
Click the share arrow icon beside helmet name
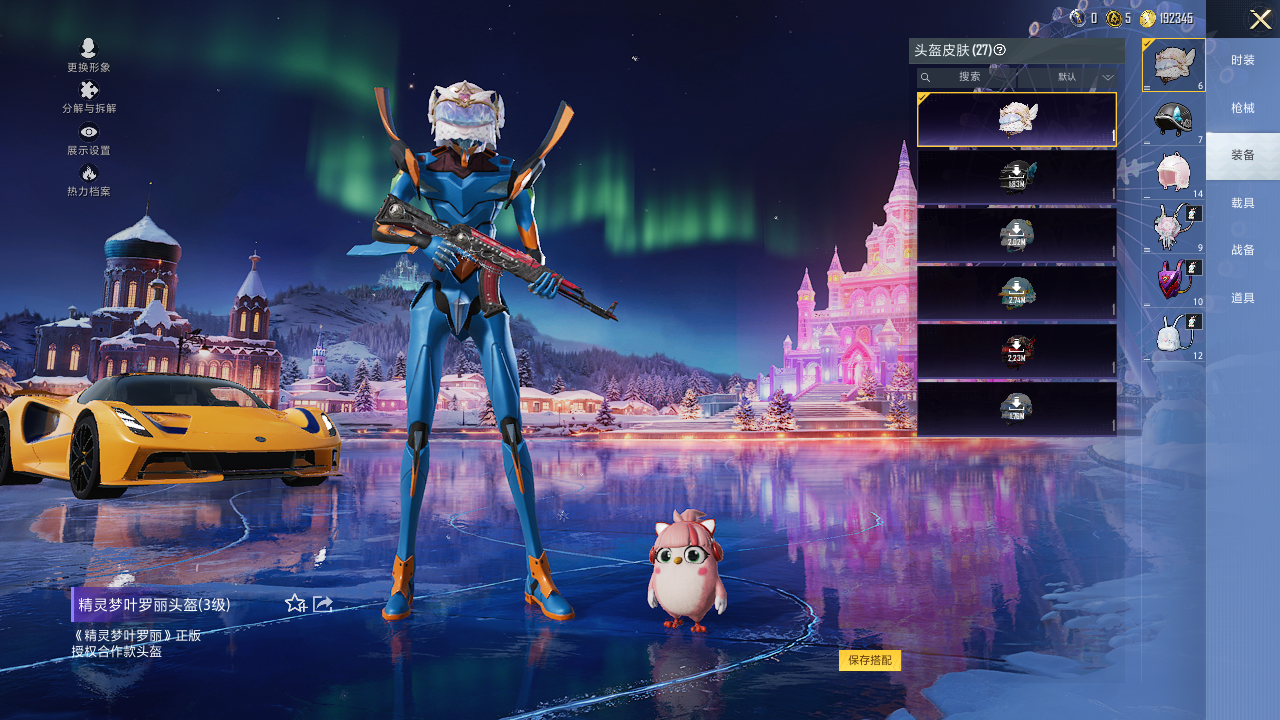point(323,603)
